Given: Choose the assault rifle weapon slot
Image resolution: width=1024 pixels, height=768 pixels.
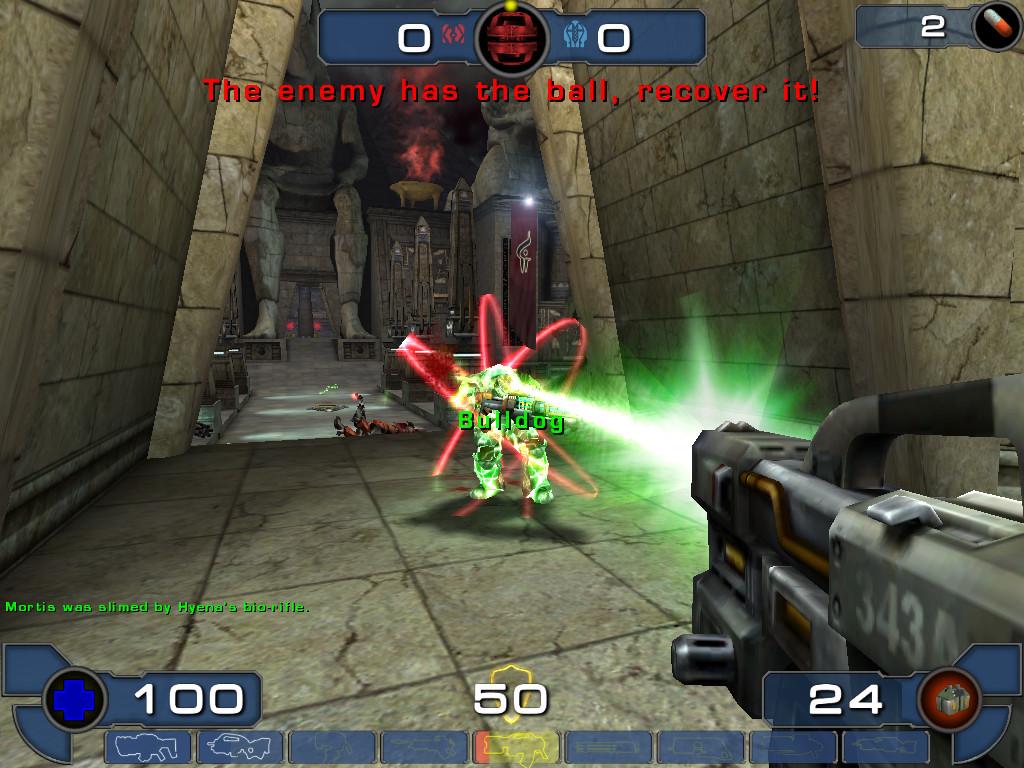Looking at the screenshot, I should (x=238, y=747).
